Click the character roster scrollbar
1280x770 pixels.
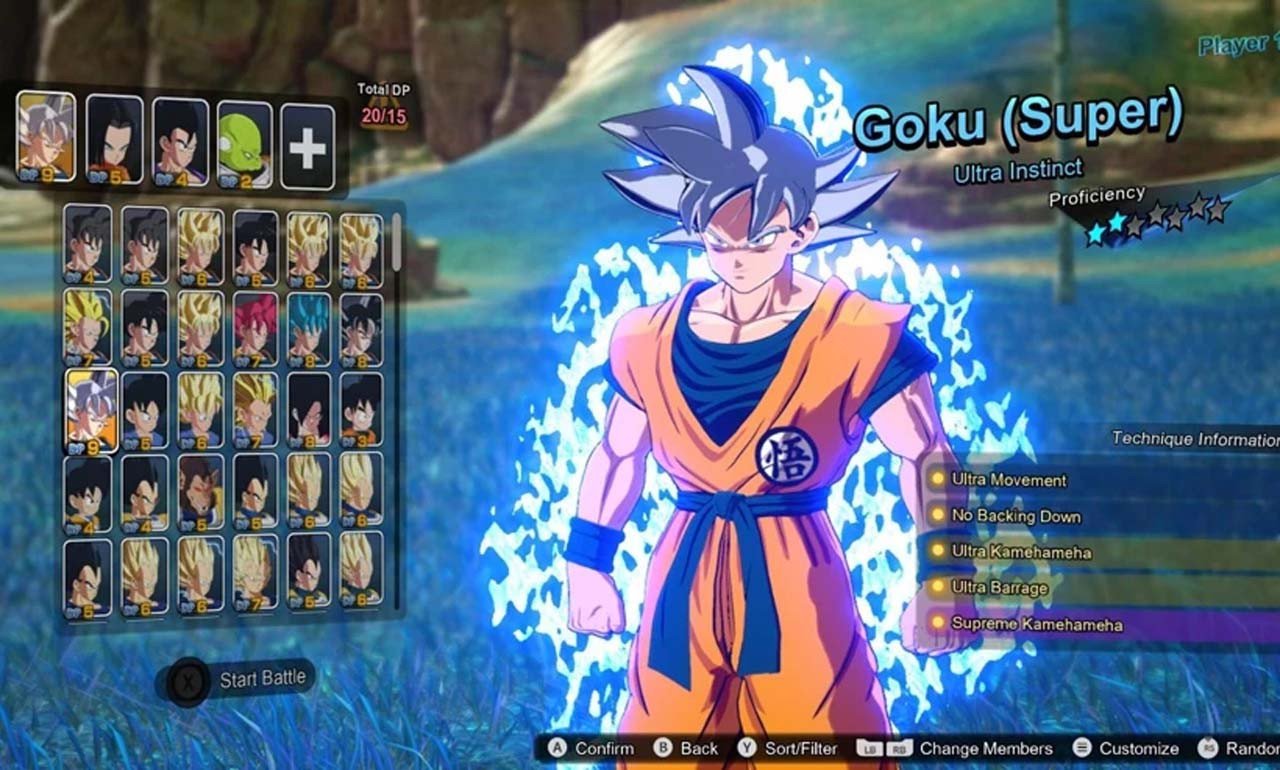point(397,242)
